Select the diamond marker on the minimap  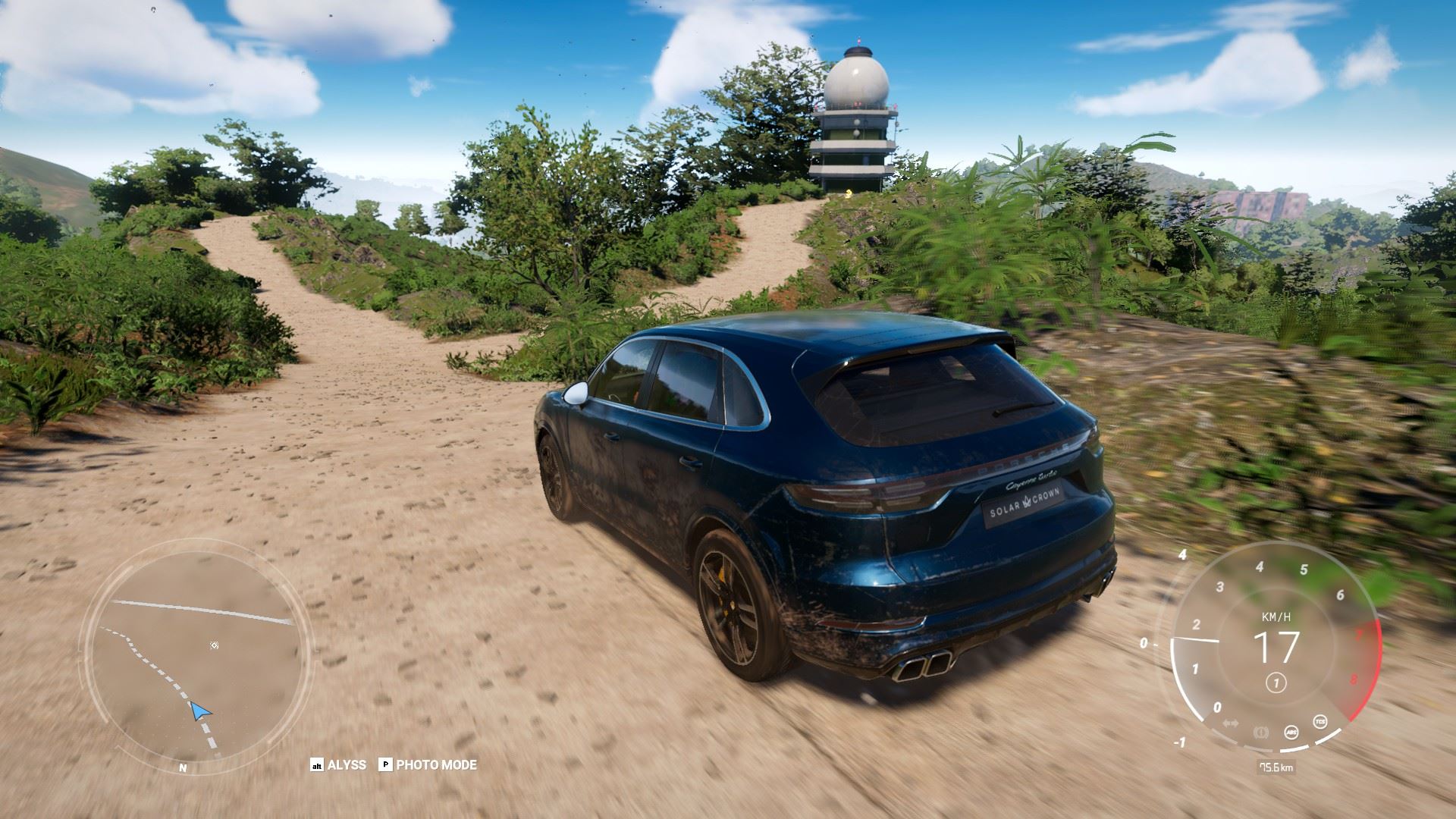[x=215, y=645]
